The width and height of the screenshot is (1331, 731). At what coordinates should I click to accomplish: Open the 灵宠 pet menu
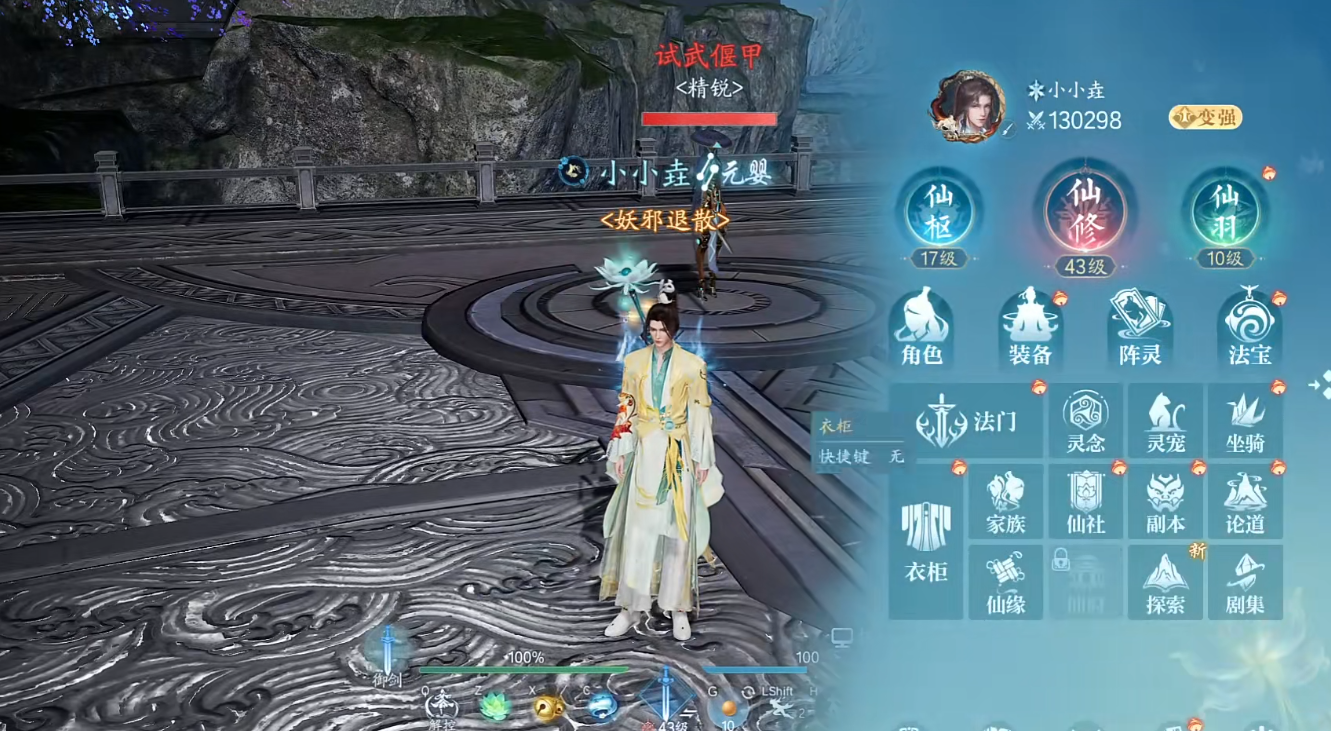pyautogui.click(x=1165, y=421)
